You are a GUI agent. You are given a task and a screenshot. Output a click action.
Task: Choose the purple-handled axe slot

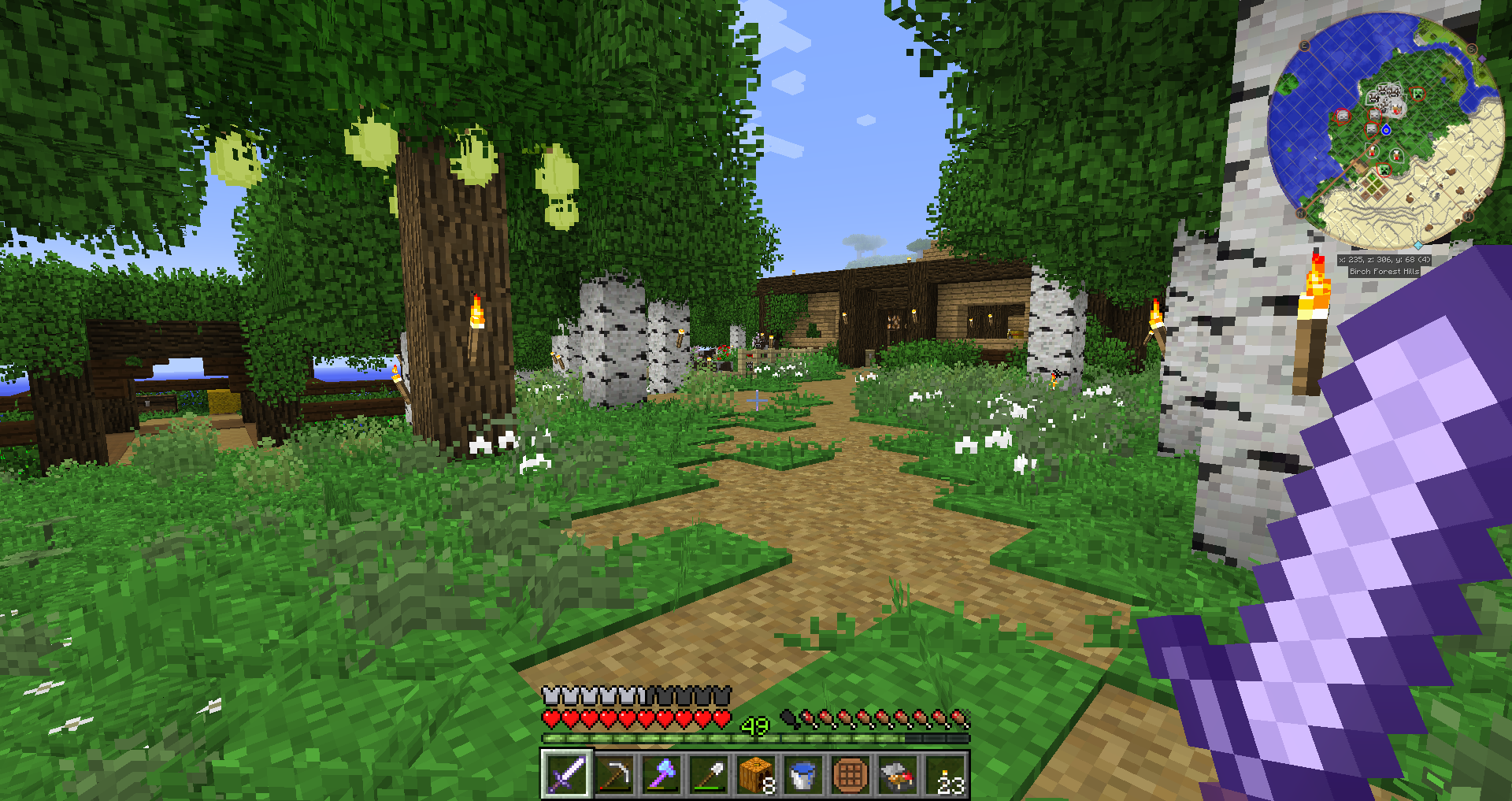point(661,774)
